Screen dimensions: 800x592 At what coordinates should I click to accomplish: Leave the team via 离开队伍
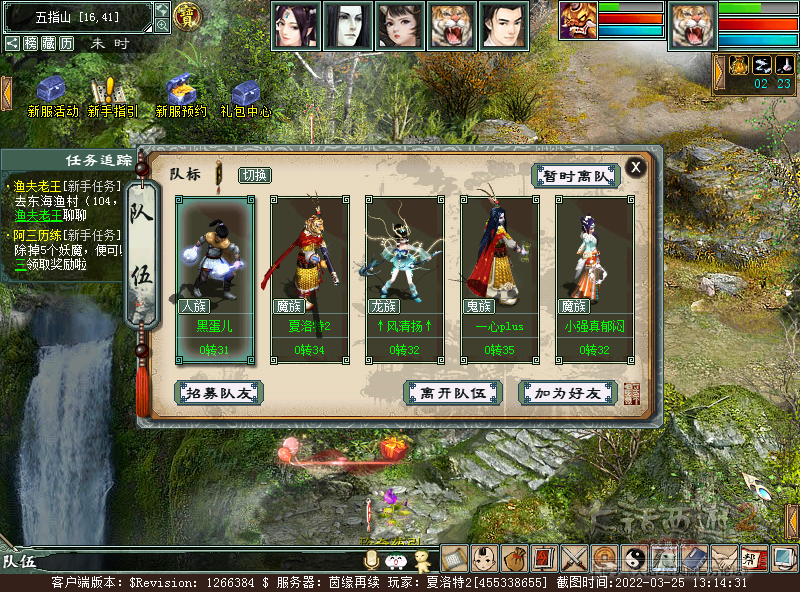(452, 393)
